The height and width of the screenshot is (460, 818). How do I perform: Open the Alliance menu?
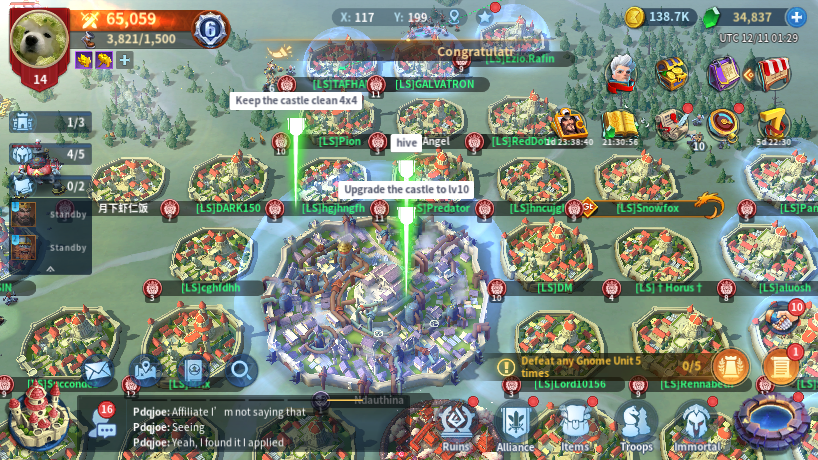[516, 426]
